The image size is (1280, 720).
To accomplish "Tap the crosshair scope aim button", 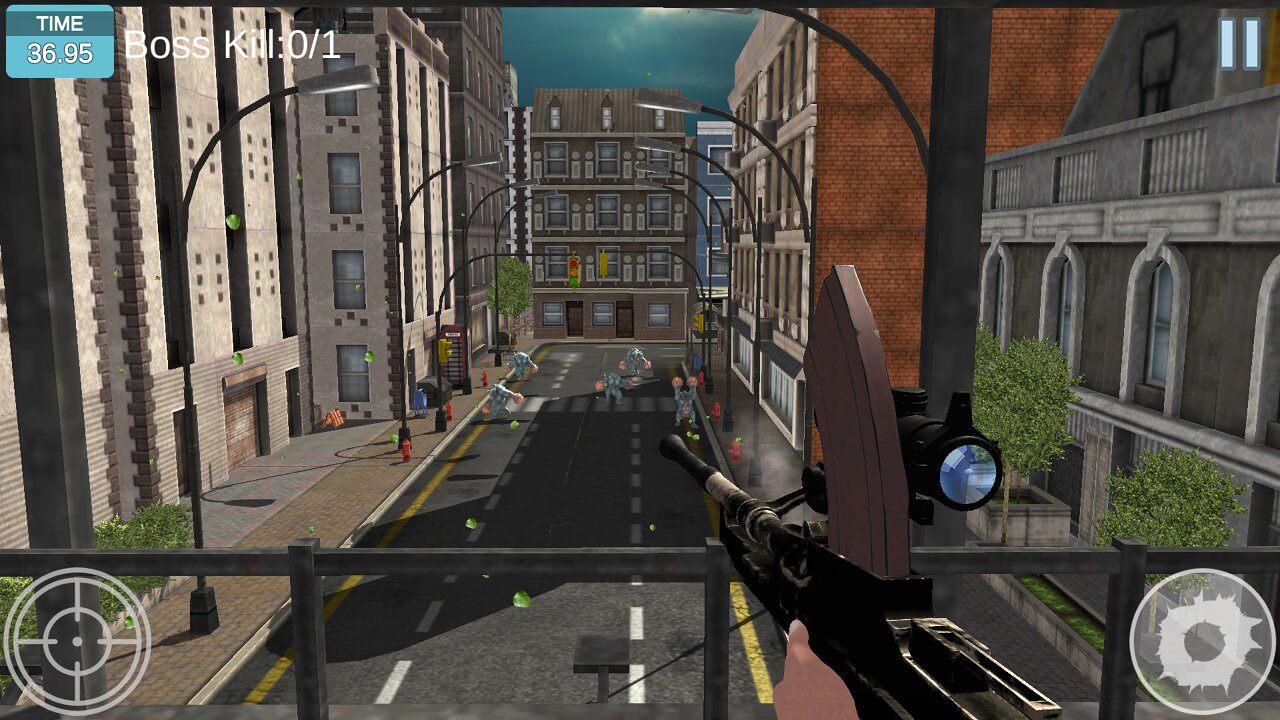I will (77, 641).
